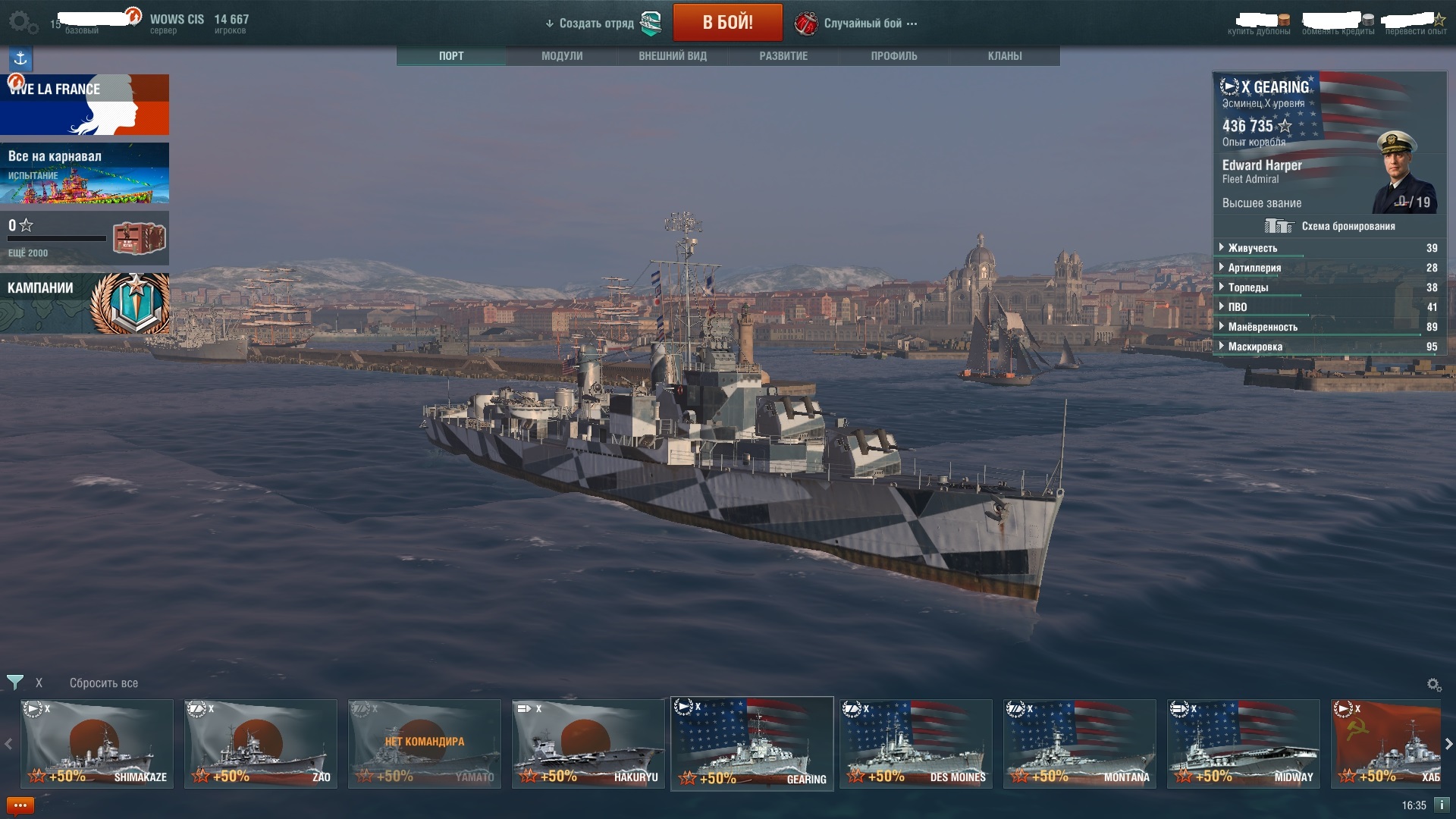
Task: Choose the Des Moines ship card
Action: [916, 744]
